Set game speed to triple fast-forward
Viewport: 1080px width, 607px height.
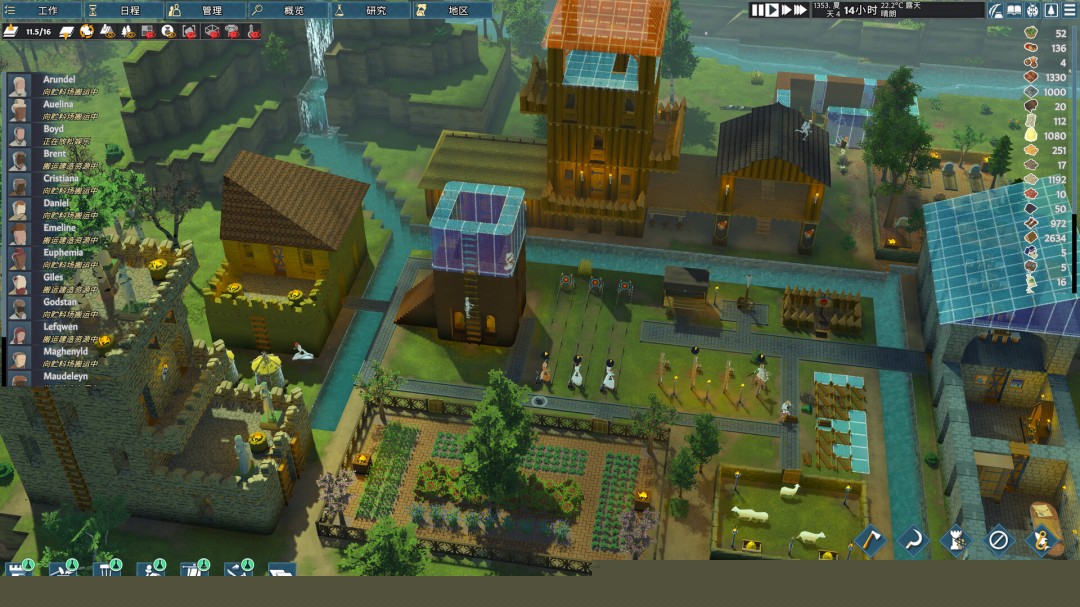point(801,10)
